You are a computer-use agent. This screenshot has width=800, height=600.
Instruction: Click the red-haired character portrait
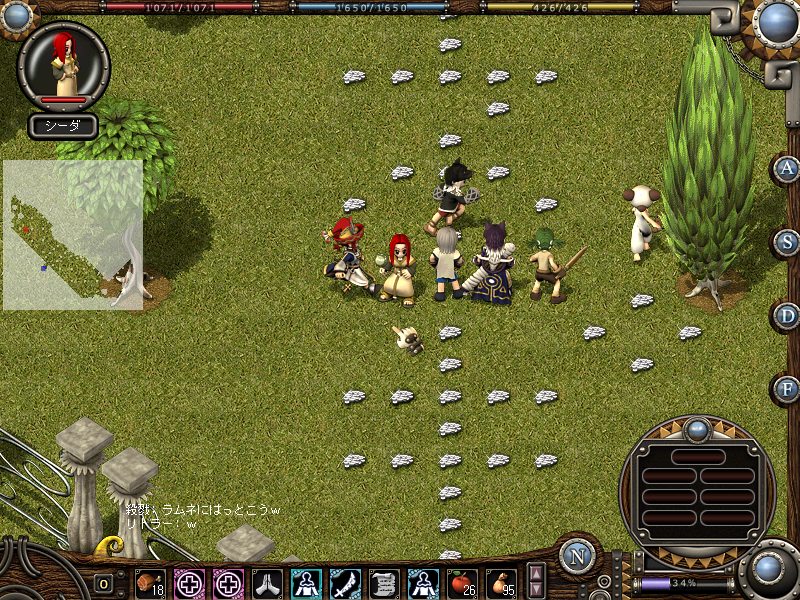point(63,64)
